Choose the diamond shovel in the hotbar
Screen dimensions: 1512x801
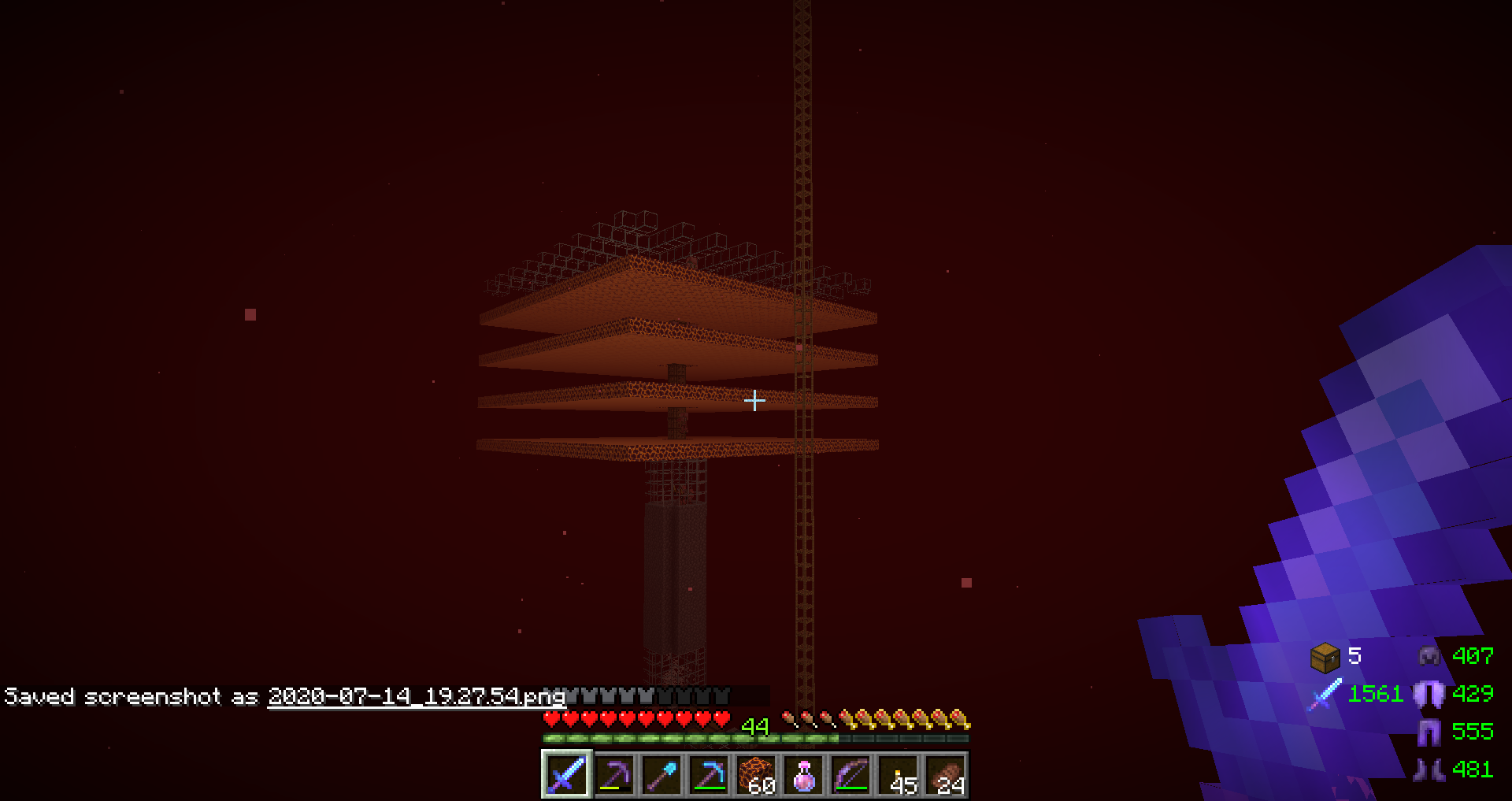pyautogui.click(x=661, y=775)
